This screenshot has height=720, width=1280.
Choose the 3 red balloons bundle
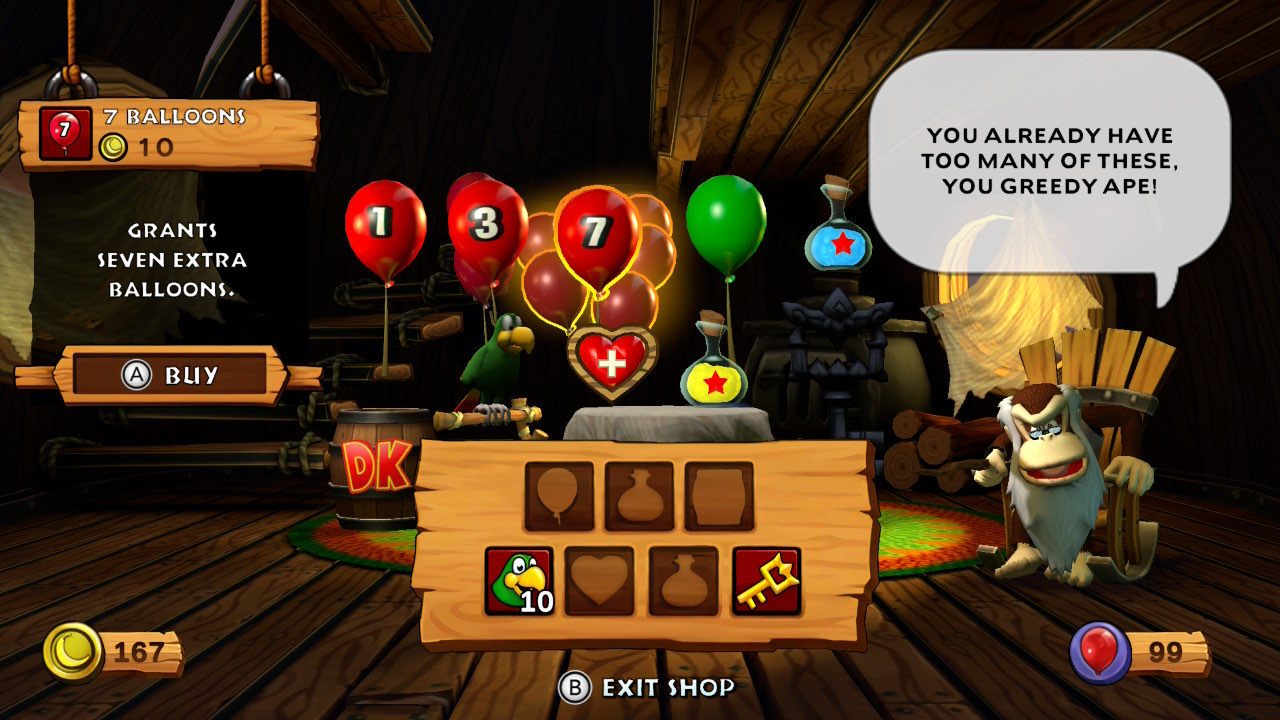tap(486, 230)
